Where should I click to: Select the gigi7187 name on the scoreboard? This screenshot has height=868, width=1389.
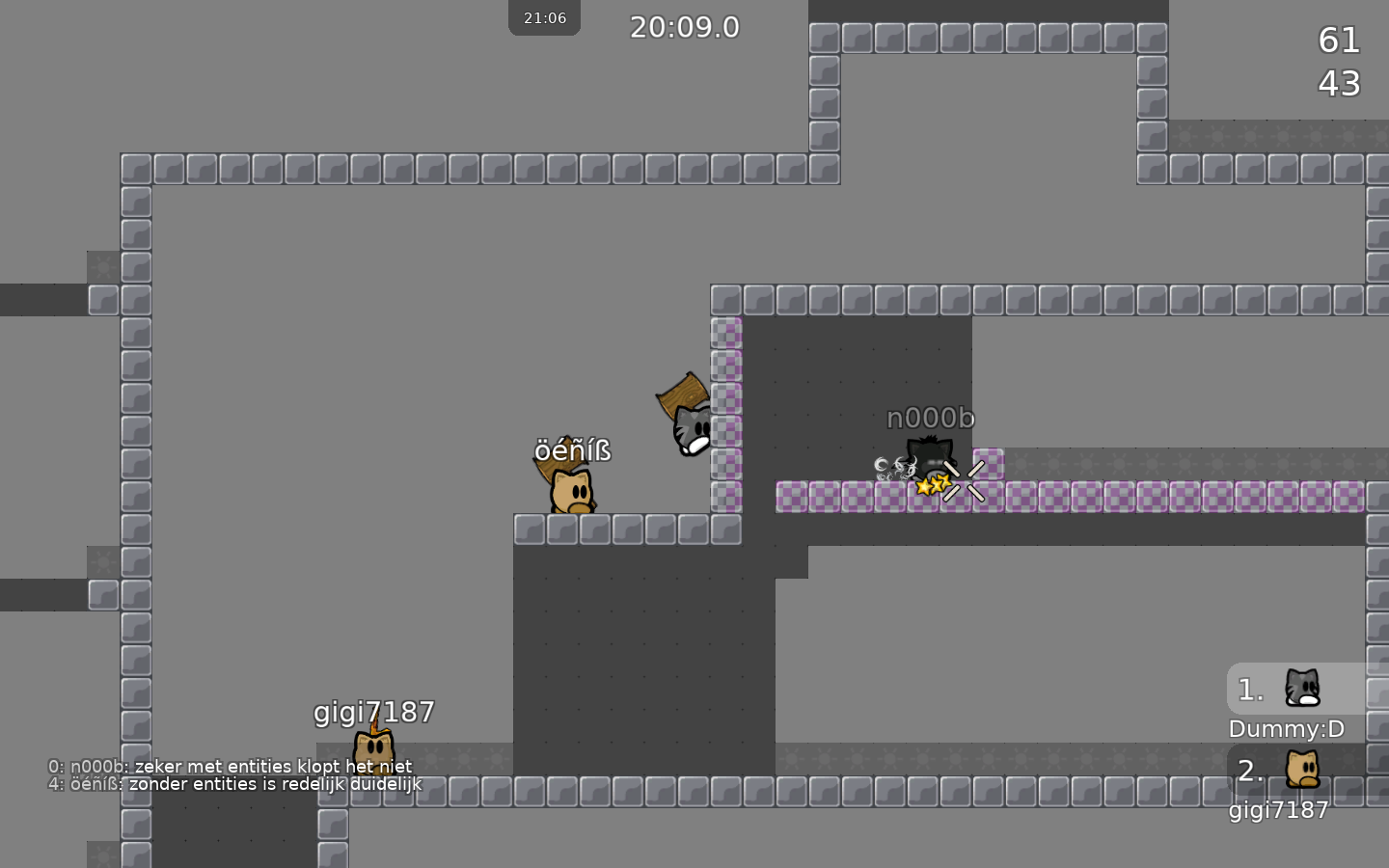tap(1279, 810)
